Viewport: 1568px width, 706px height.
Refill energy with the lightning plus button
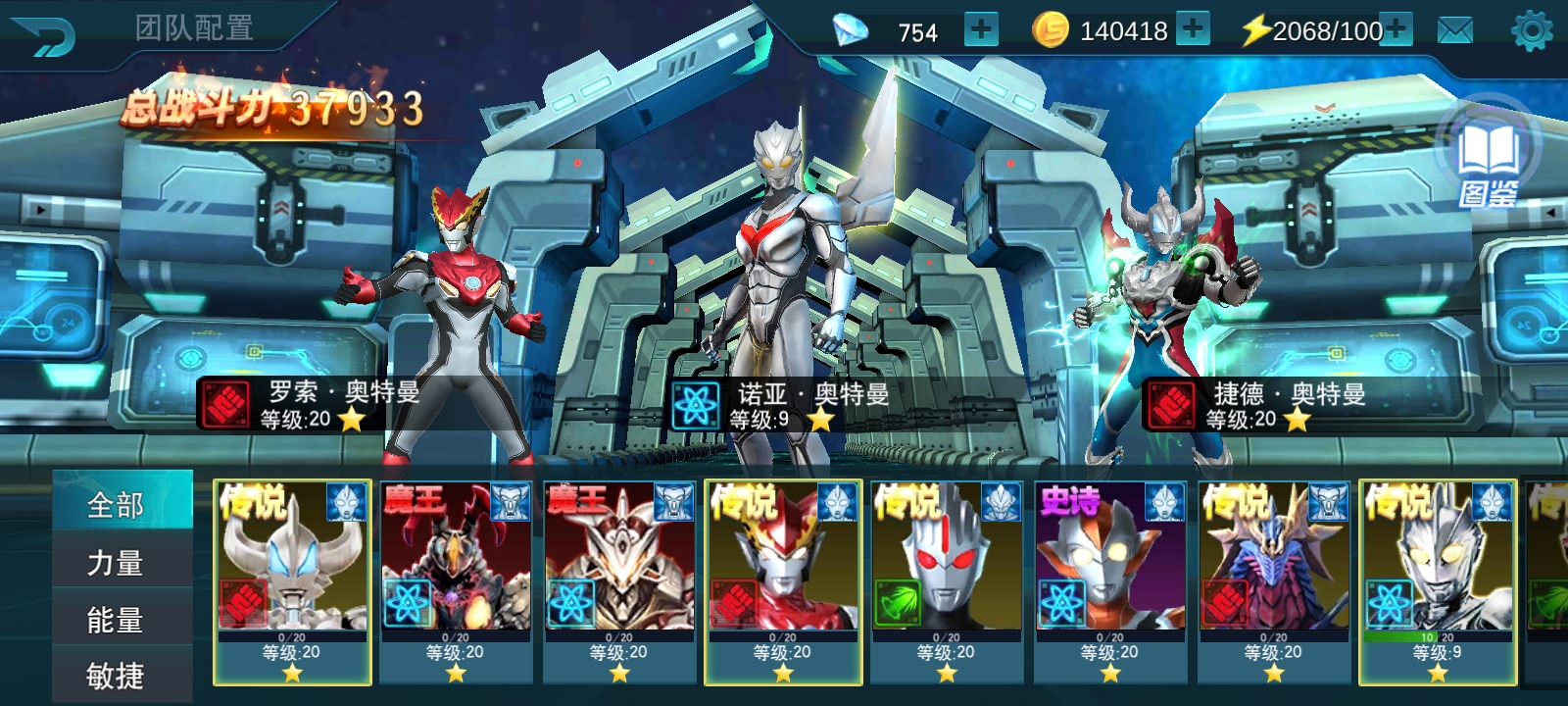point(1396,29)
